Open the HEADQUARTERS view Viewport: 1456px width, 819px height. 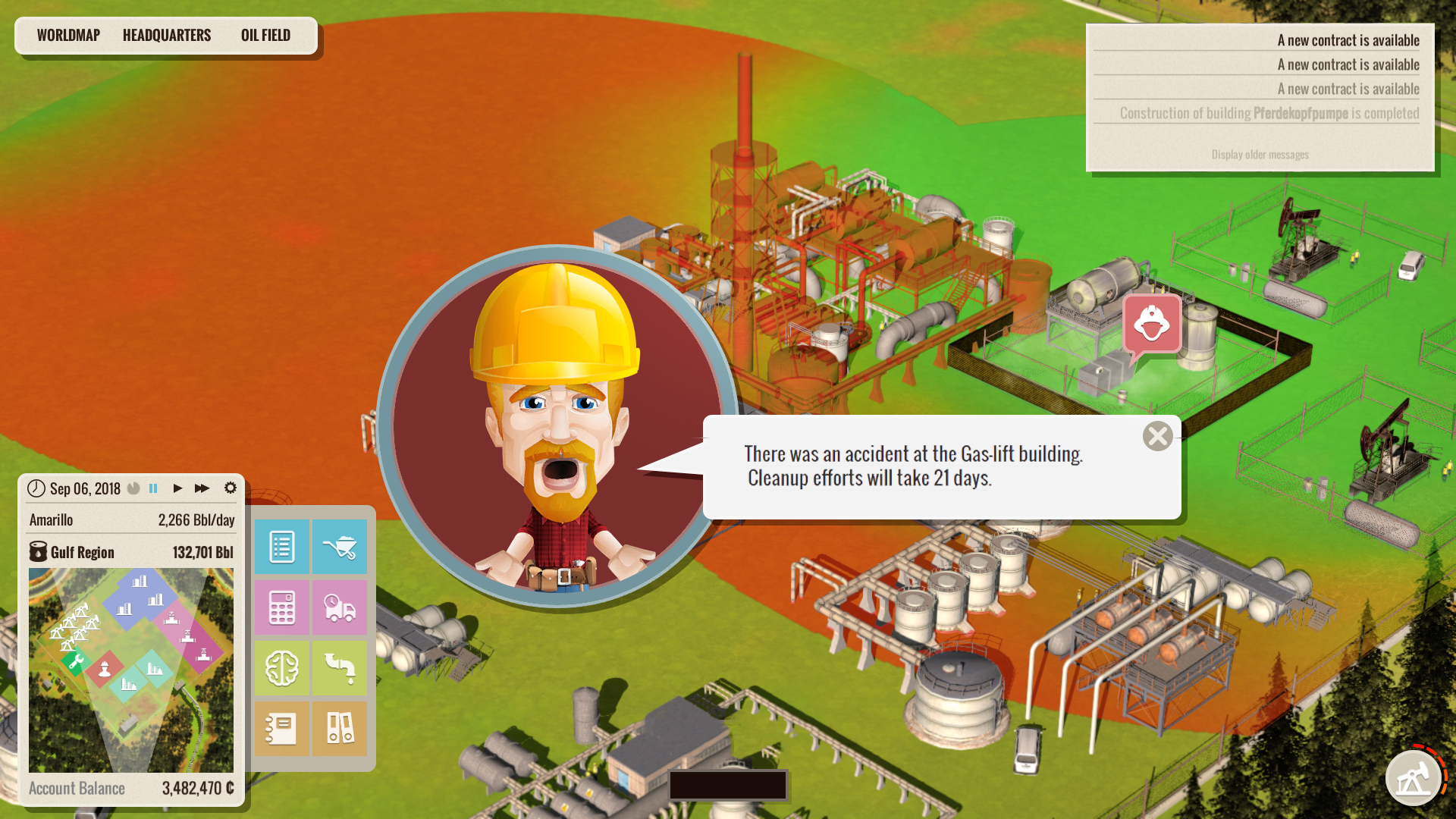click(167, 34)
